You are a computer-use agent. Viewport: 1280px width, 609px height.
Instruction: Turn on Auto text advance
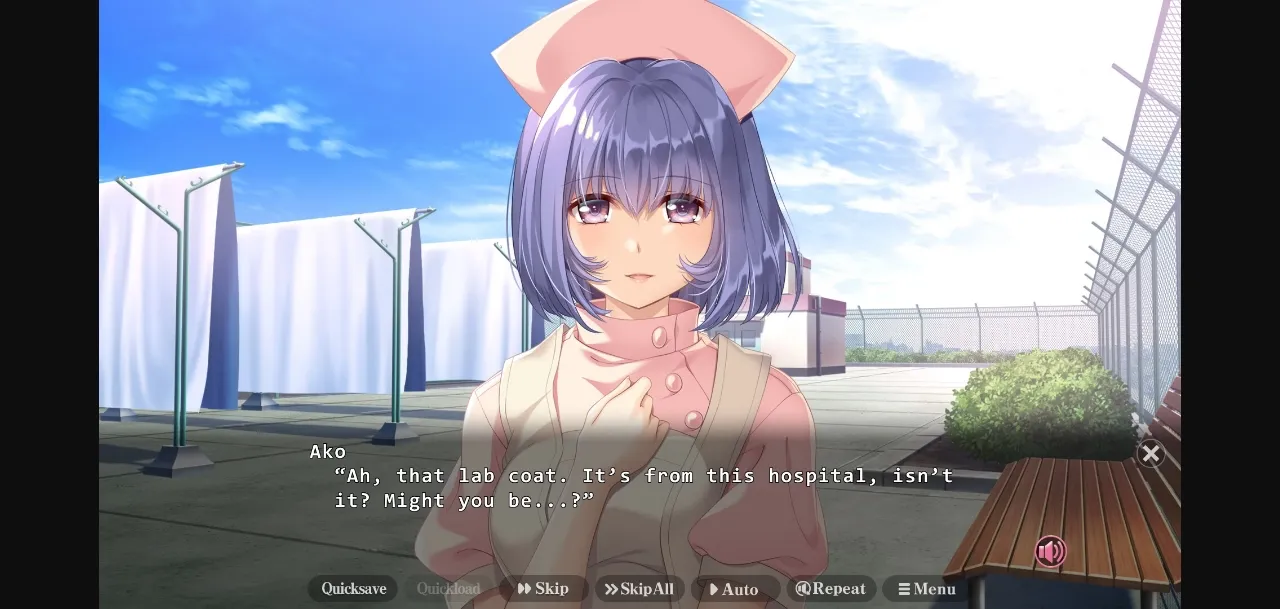734,589
